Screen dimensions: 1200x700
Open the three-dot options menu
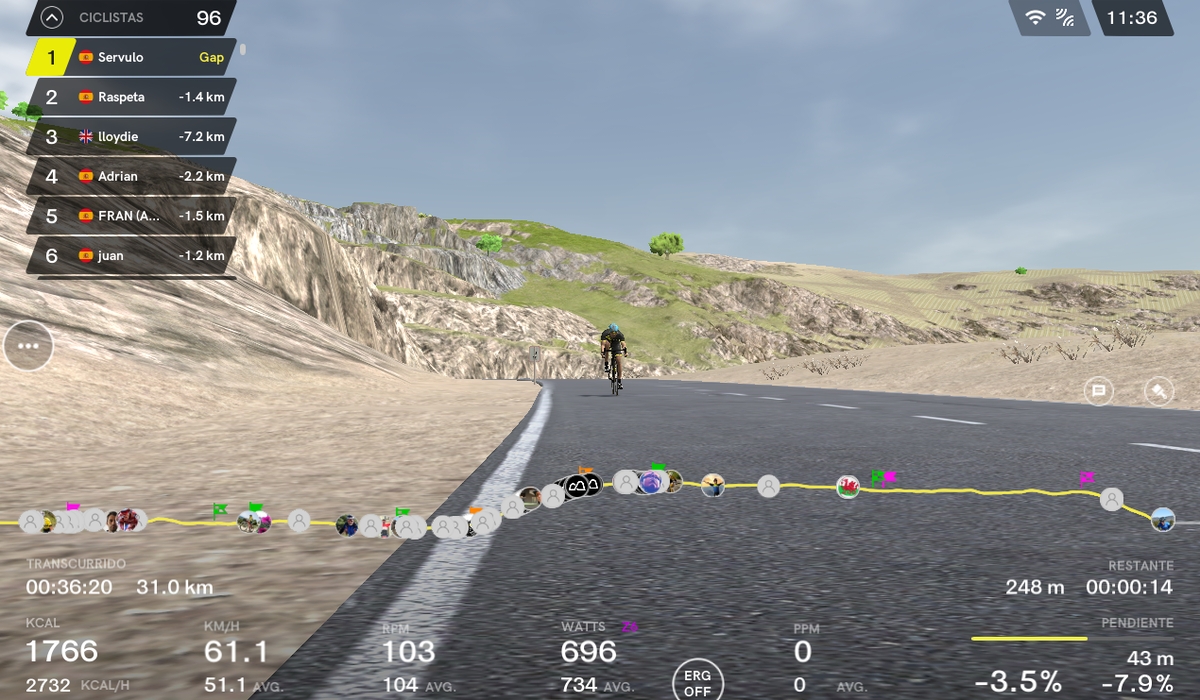click(x=28, y=346)
